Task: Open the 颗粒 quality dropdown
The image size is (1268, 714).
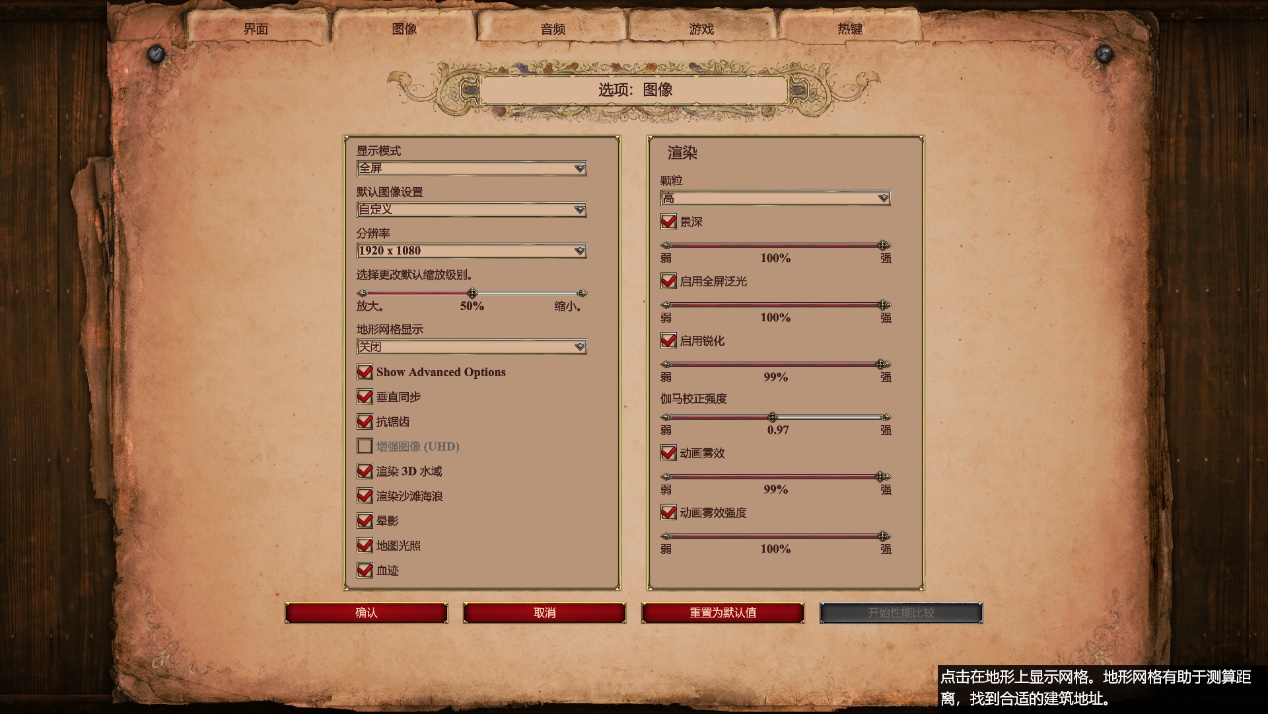Action: pyautogui.click(x=775, y=199)
